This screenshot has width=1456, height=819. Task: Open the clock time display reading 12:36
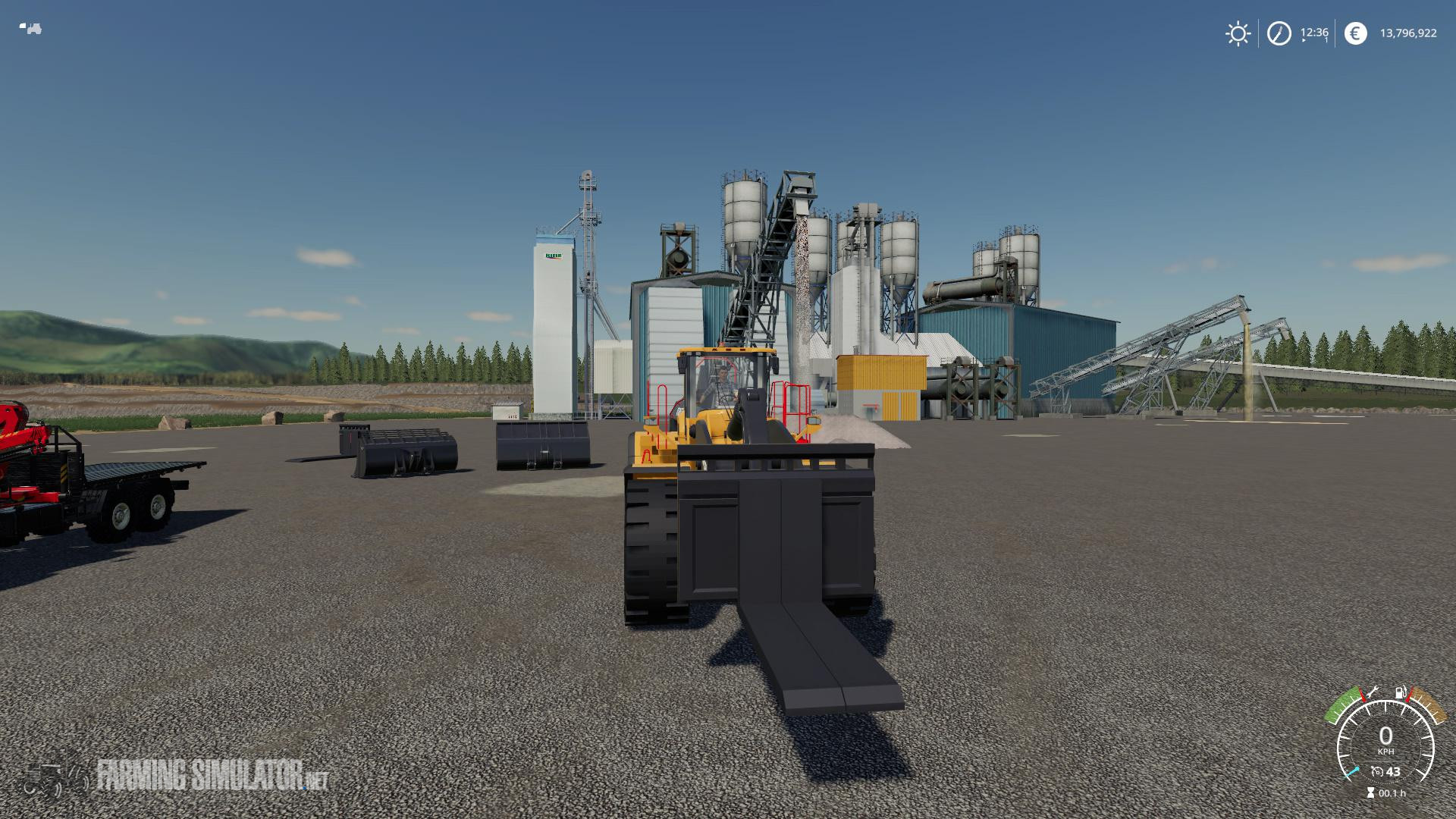1314,33
